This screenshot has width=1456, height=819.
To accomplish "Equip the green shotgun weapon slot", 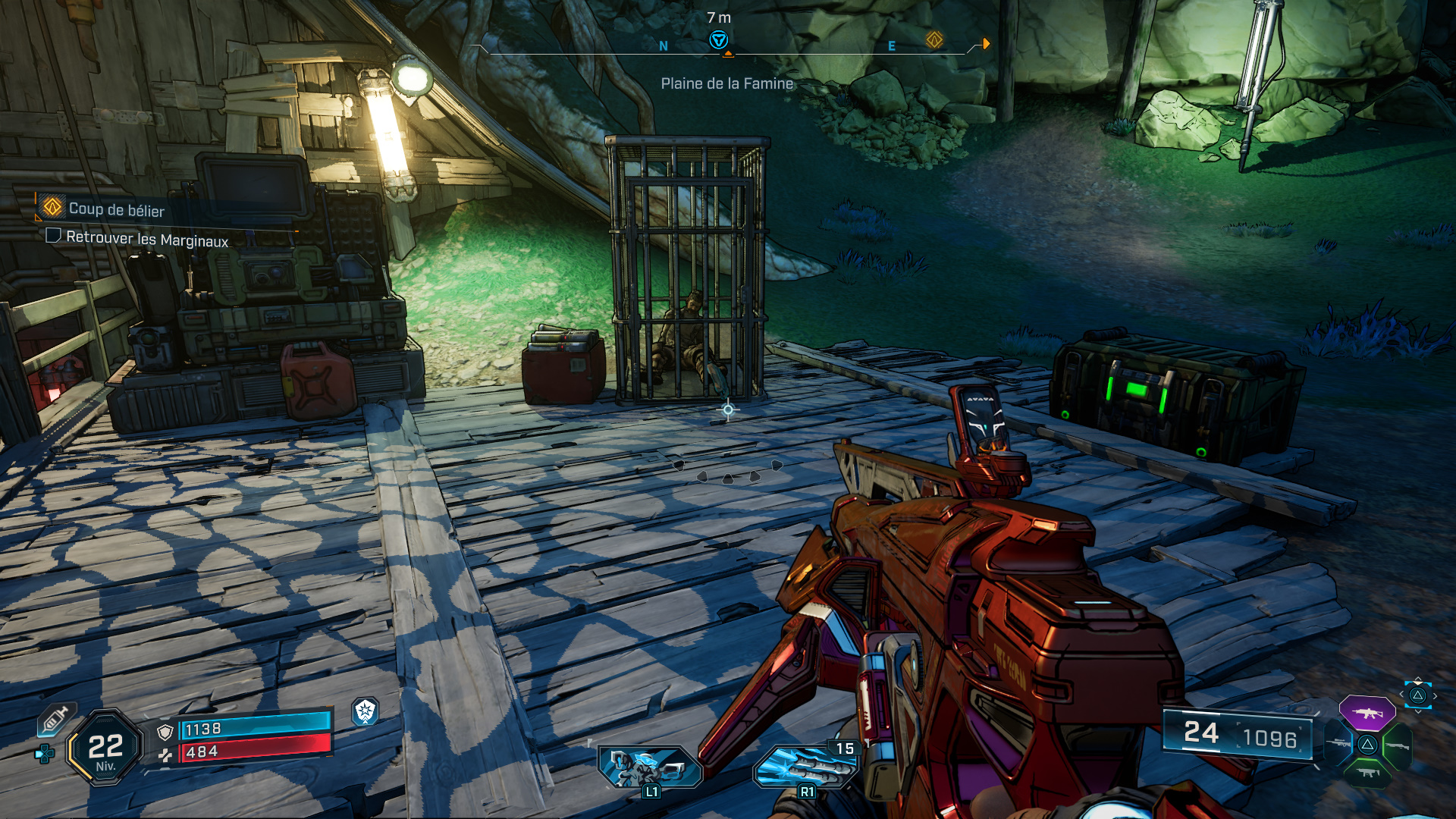I will [1398, 745].
